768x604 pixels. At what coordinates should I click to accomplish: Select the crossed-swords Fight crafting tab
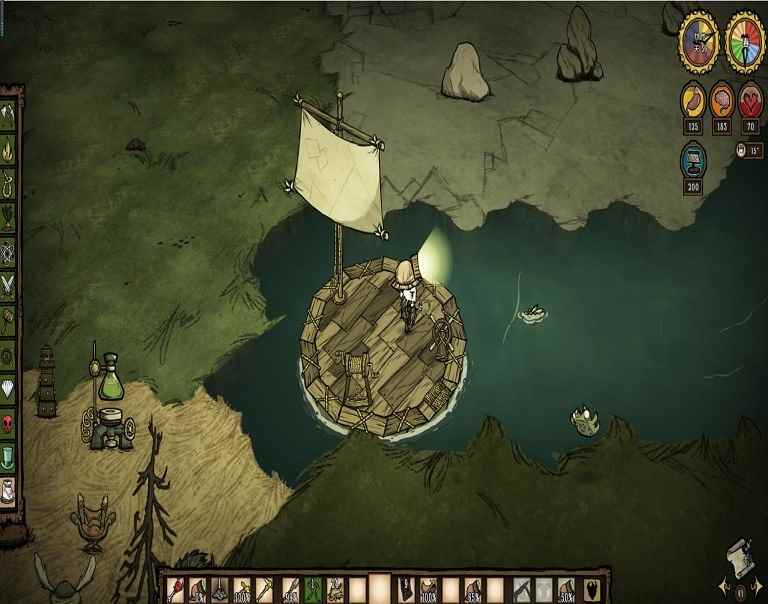[x=10, y=286]
